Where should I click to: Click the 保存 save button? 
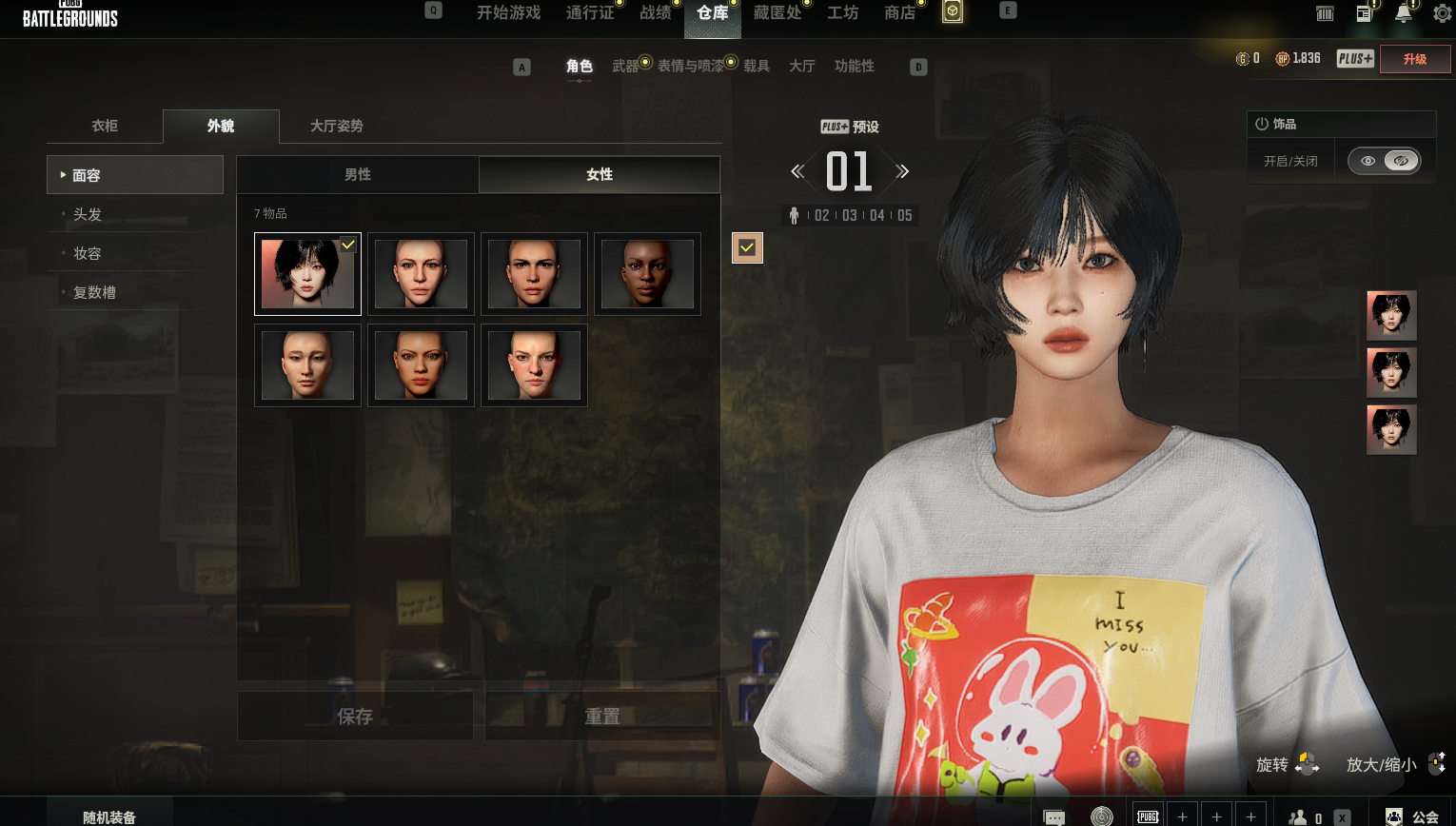point(355,717)
